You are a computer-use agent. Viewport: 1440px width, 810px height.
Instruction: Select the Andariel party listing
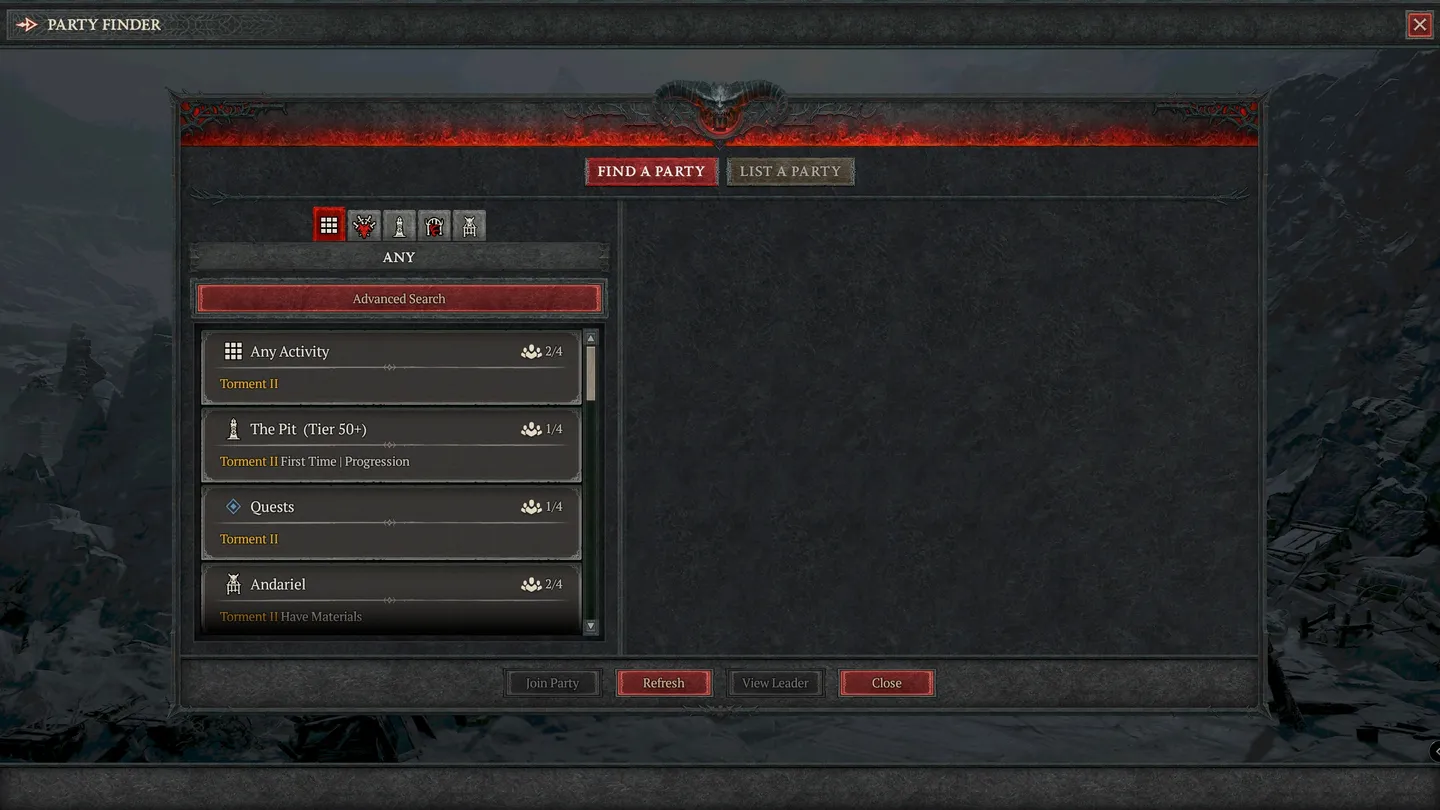click(x=390, y=598)
